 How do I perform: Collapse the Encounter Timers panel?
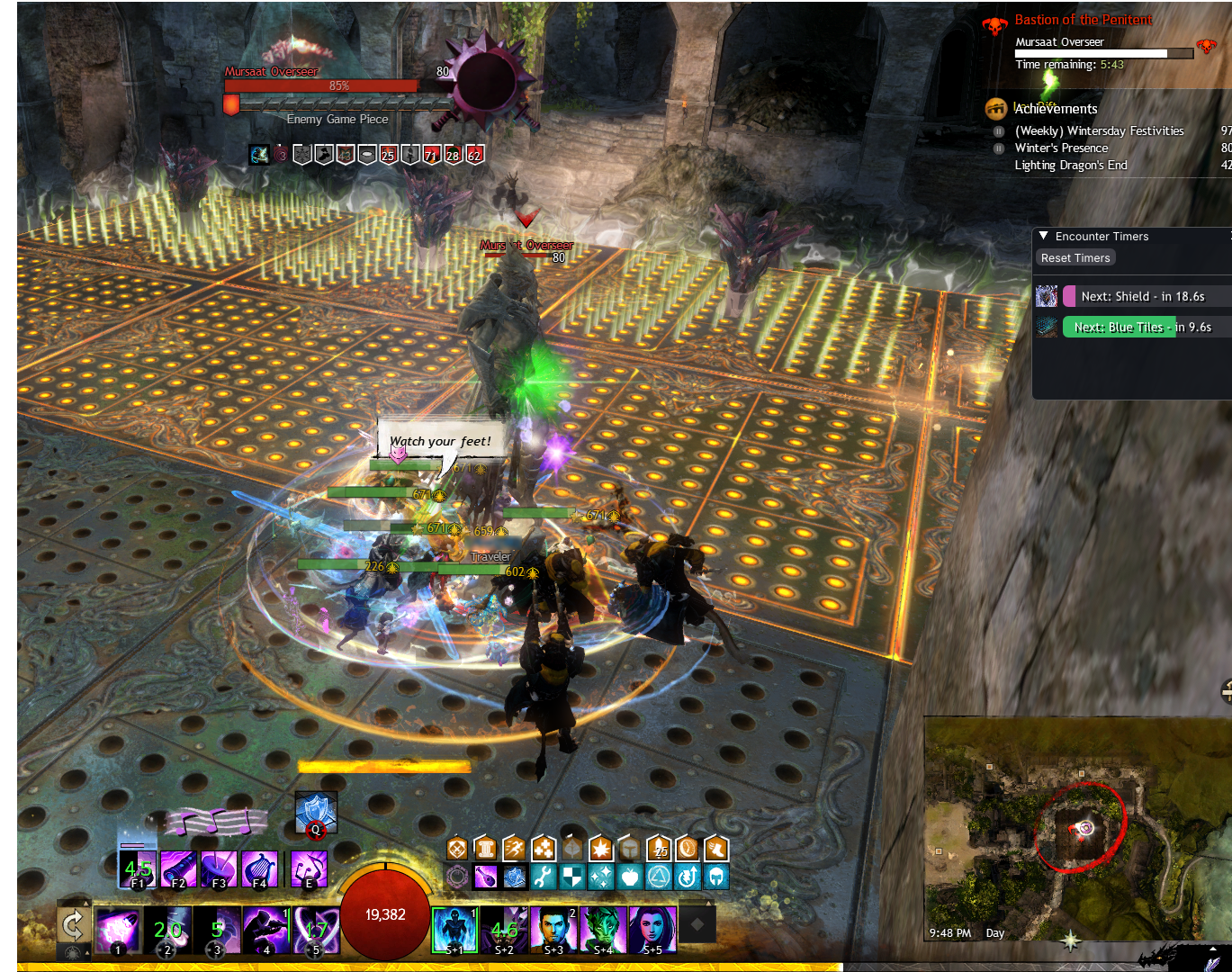point(1044,236)
